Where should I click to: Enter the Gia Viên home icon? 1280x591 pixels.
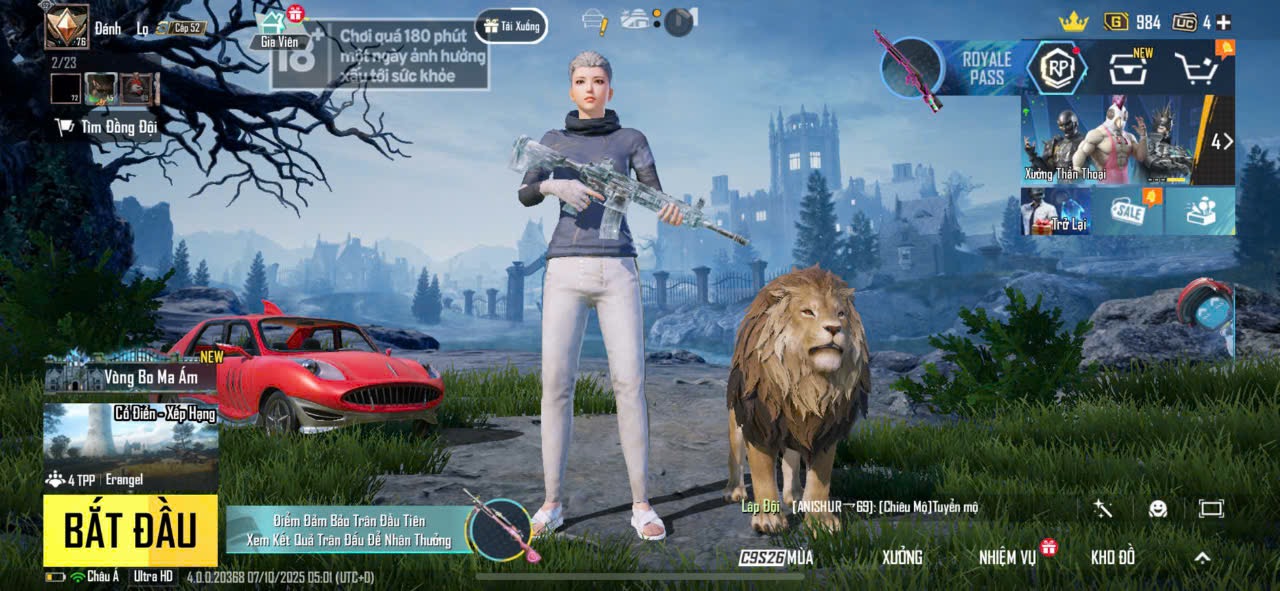pyautogui.click(x=279, y=29)
